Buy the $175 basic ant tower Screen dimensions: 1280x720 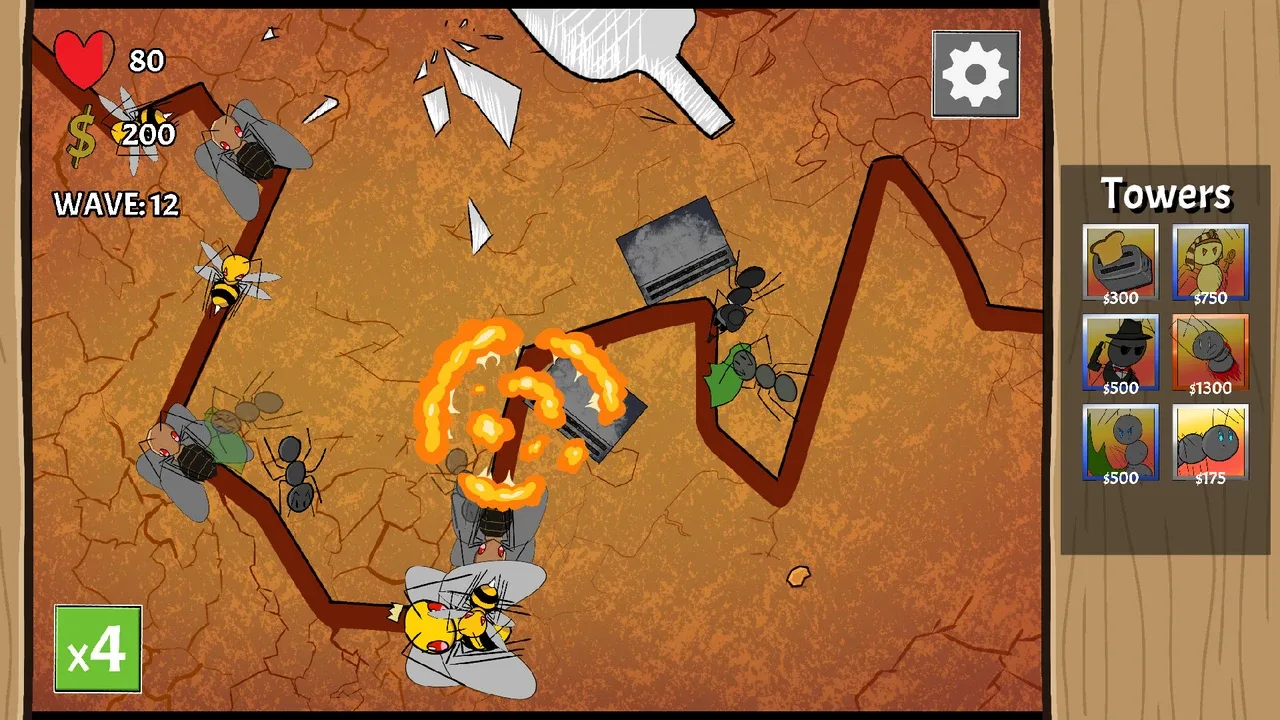coord(1210,442)
